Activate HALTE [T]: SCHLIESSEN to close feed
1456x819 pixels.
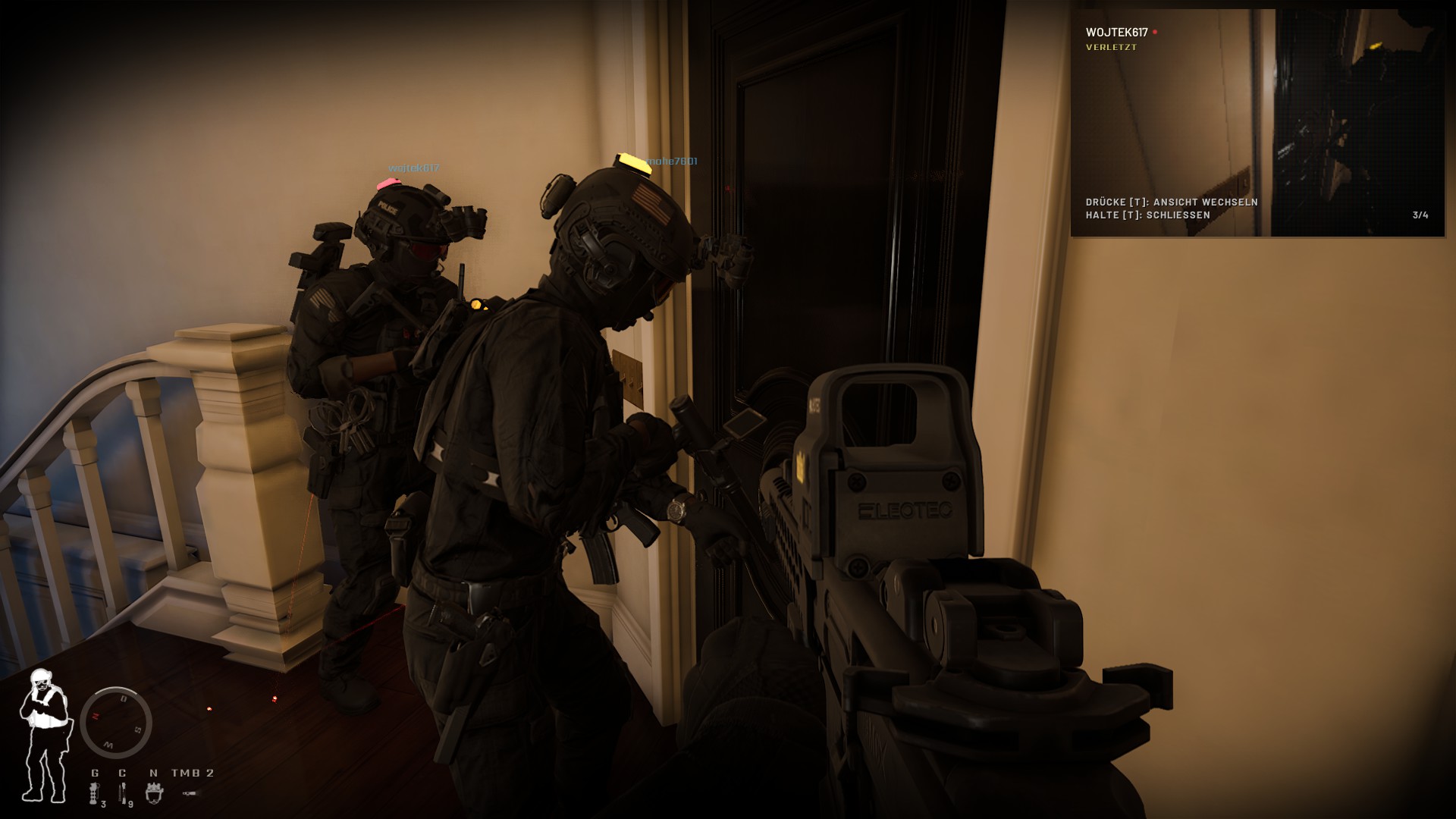pyautogui.click(x=1150, y=215)
